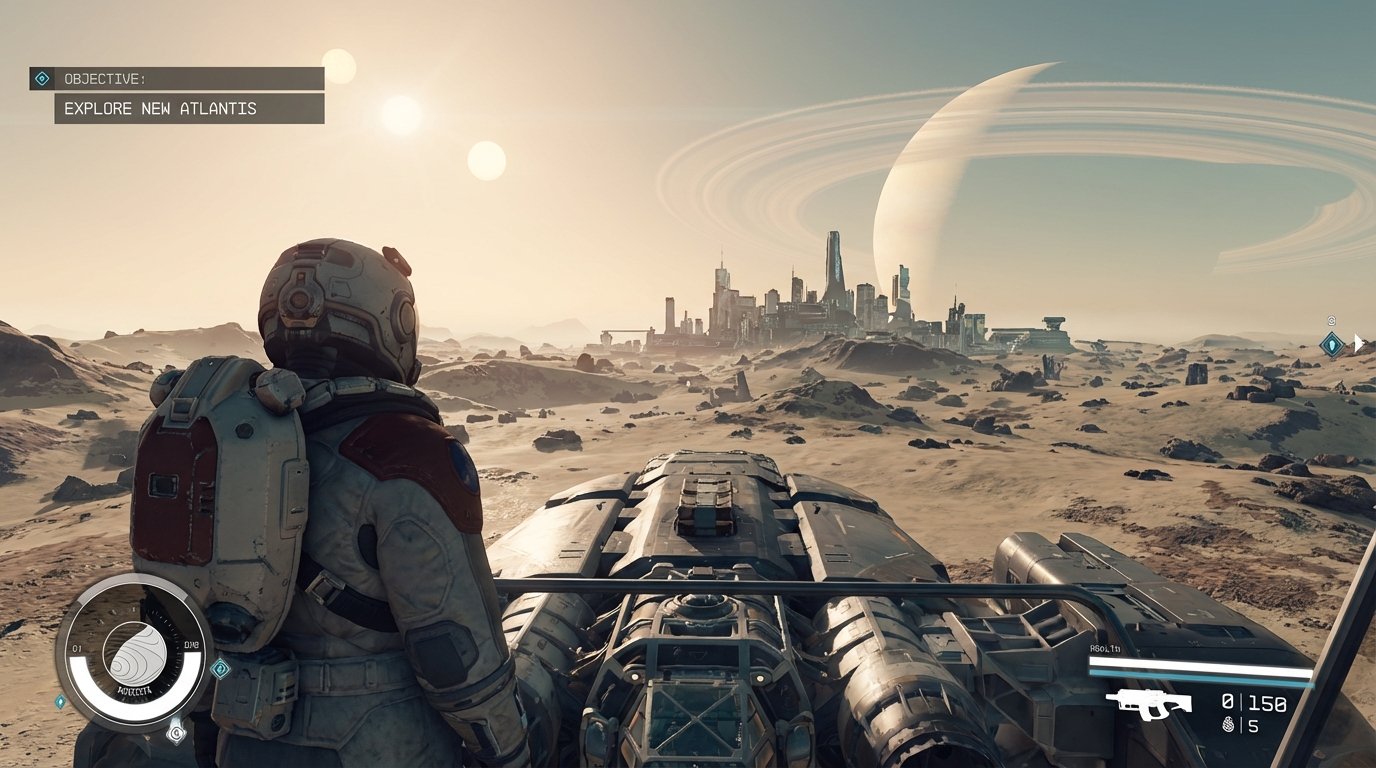Open the scanner eye icon below the compass
The image size is (1376, 768).
176,732
